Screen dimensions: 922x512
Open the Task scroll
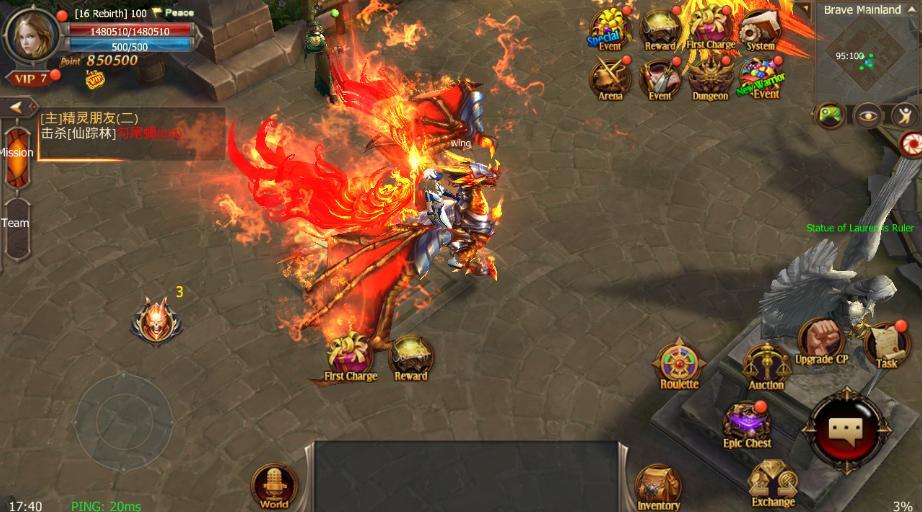click(886, 345)
